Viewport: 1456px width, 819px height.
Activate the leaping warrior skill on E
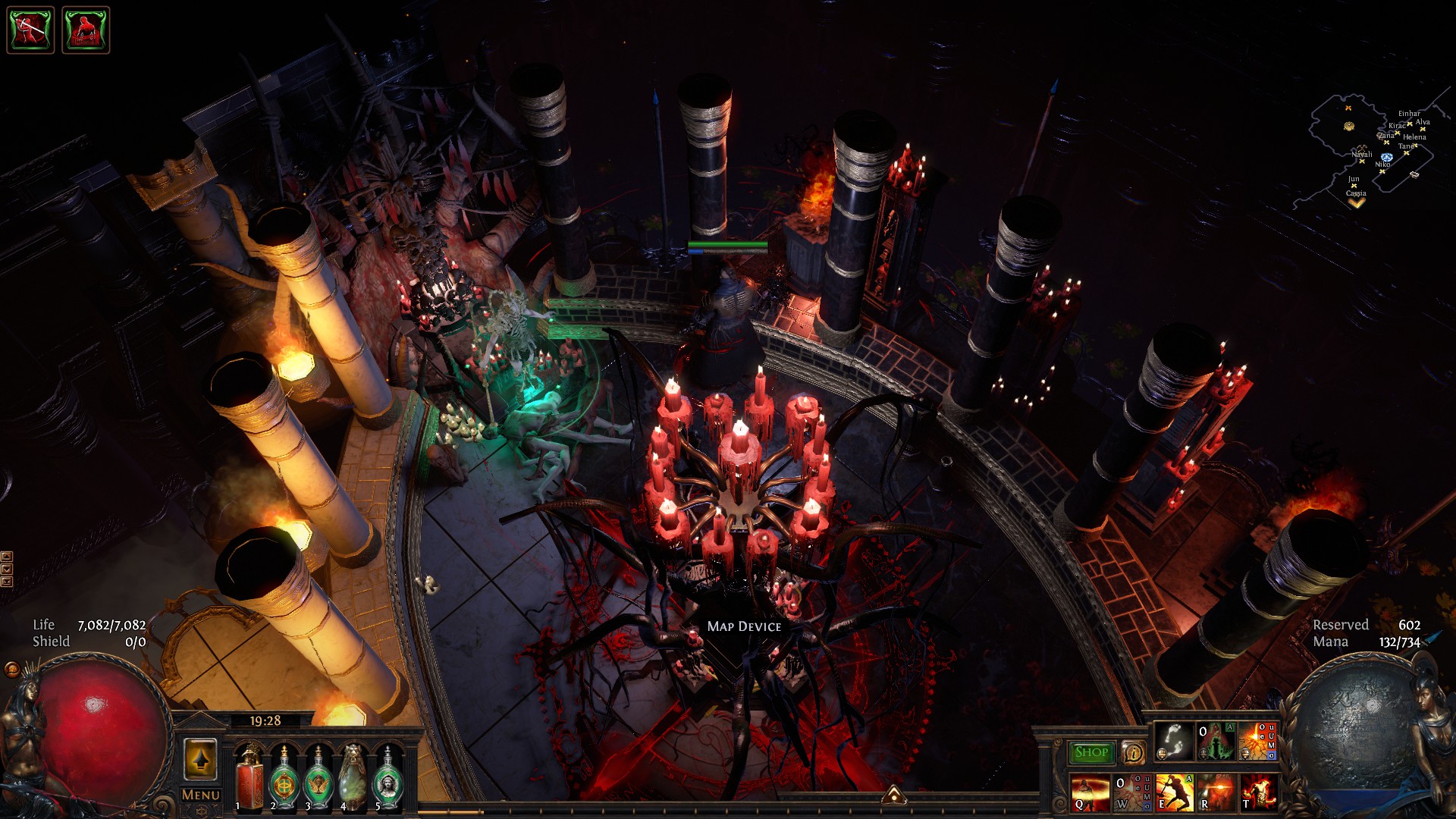1175,792
